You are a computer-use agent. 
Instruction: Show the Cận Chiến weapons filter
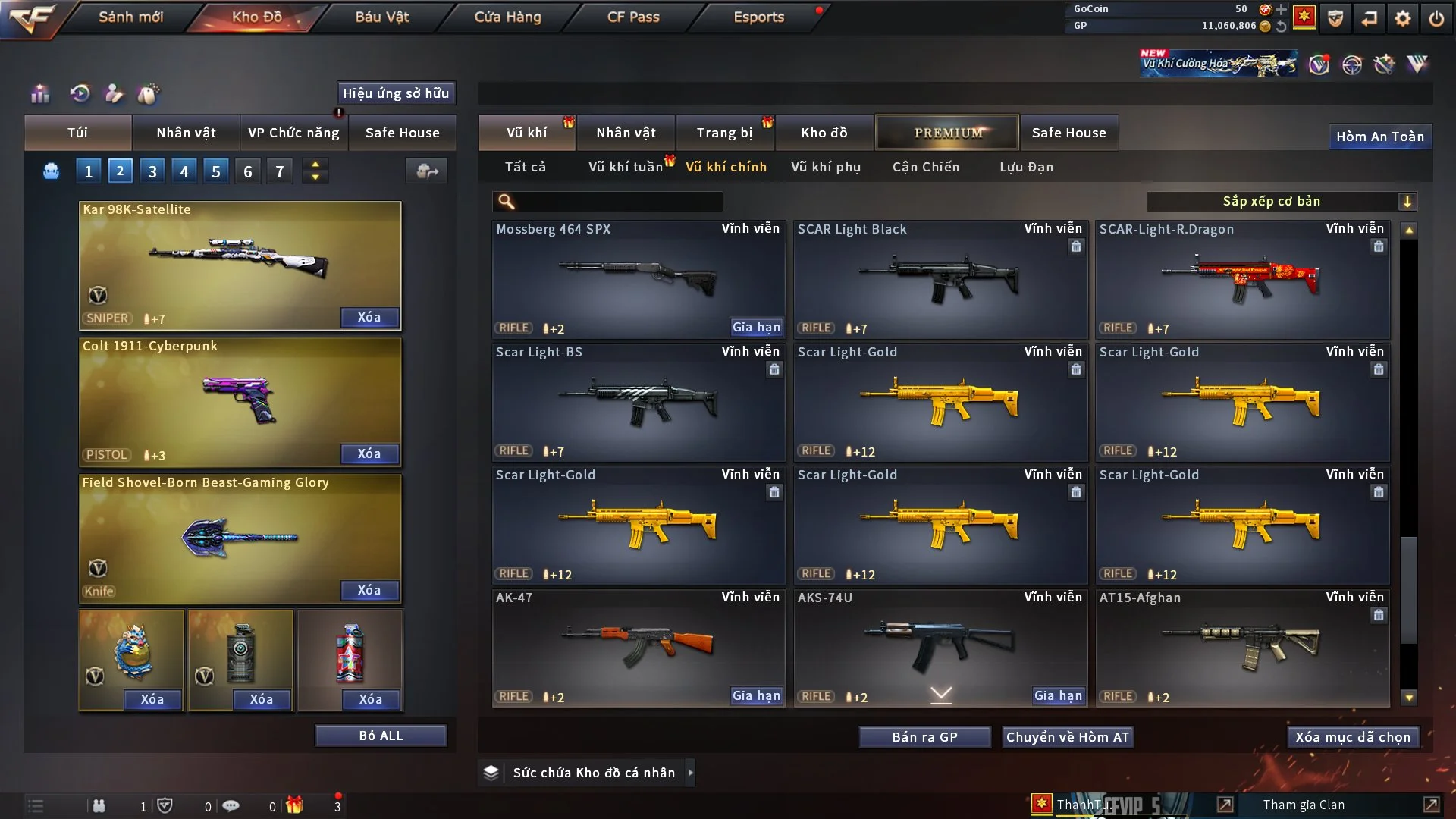point(926,167)
